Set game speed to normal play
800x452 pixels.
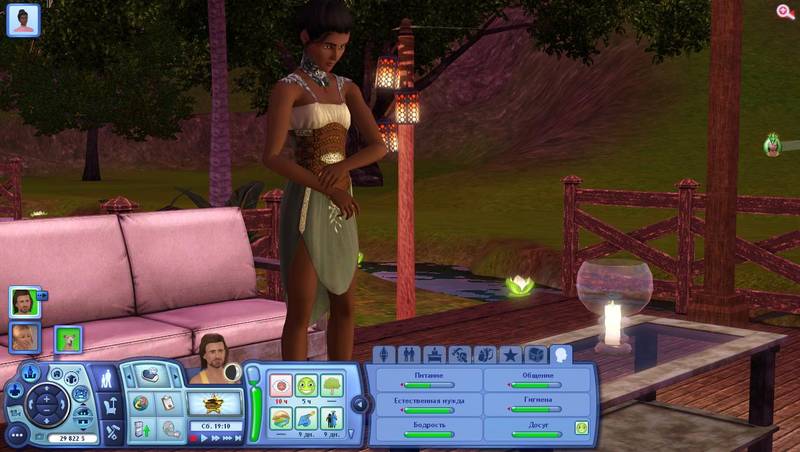[204, 436]
